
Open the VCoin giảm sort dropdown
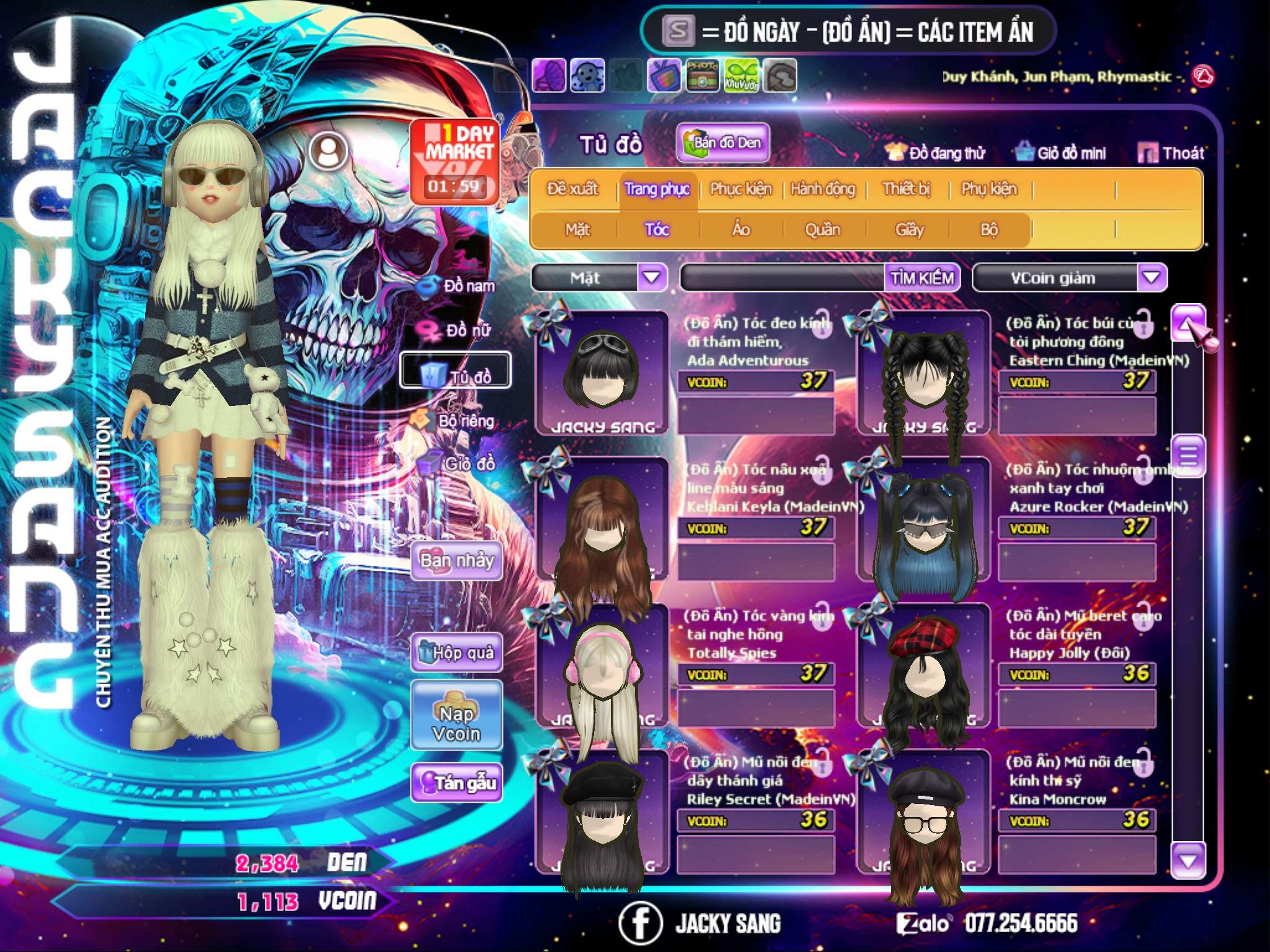pos(1152,278)
